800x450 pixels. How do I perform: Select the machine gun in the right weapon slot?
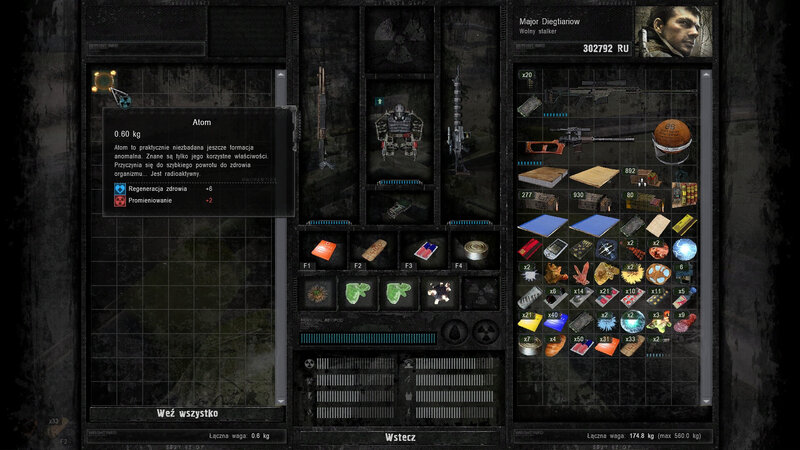pos(457,120)
